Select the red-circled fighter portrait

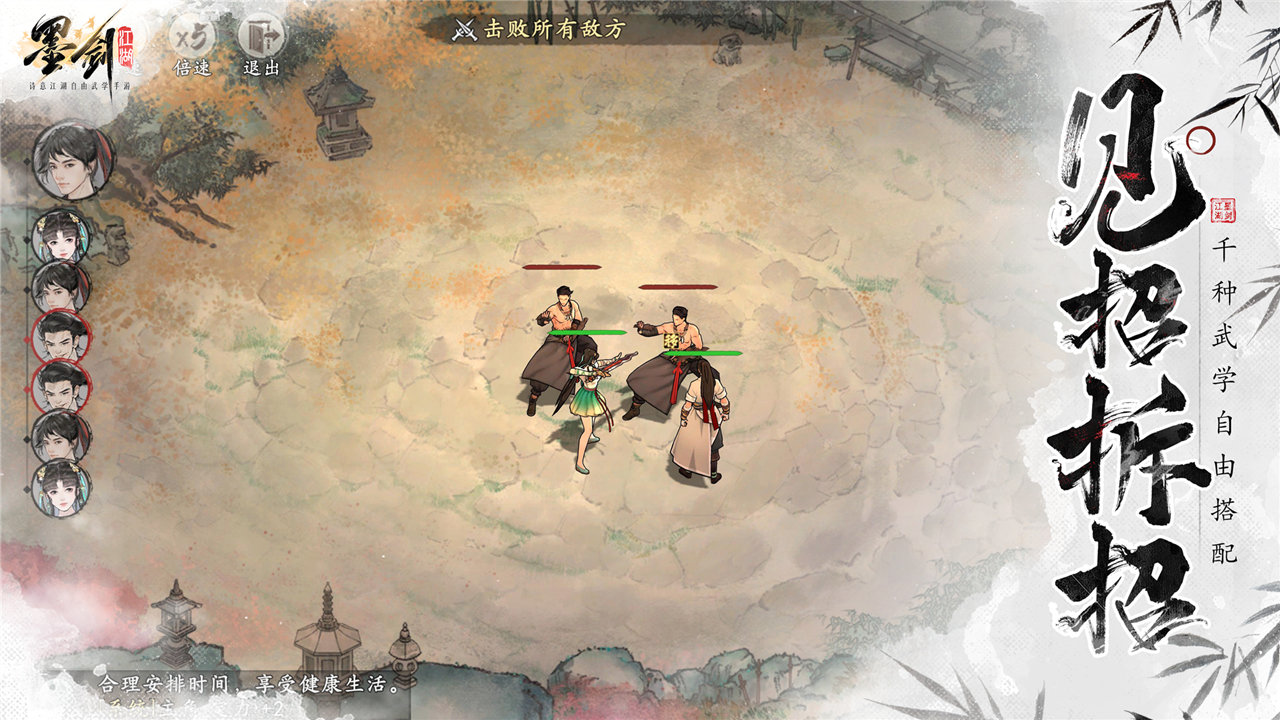click(60, 339)
